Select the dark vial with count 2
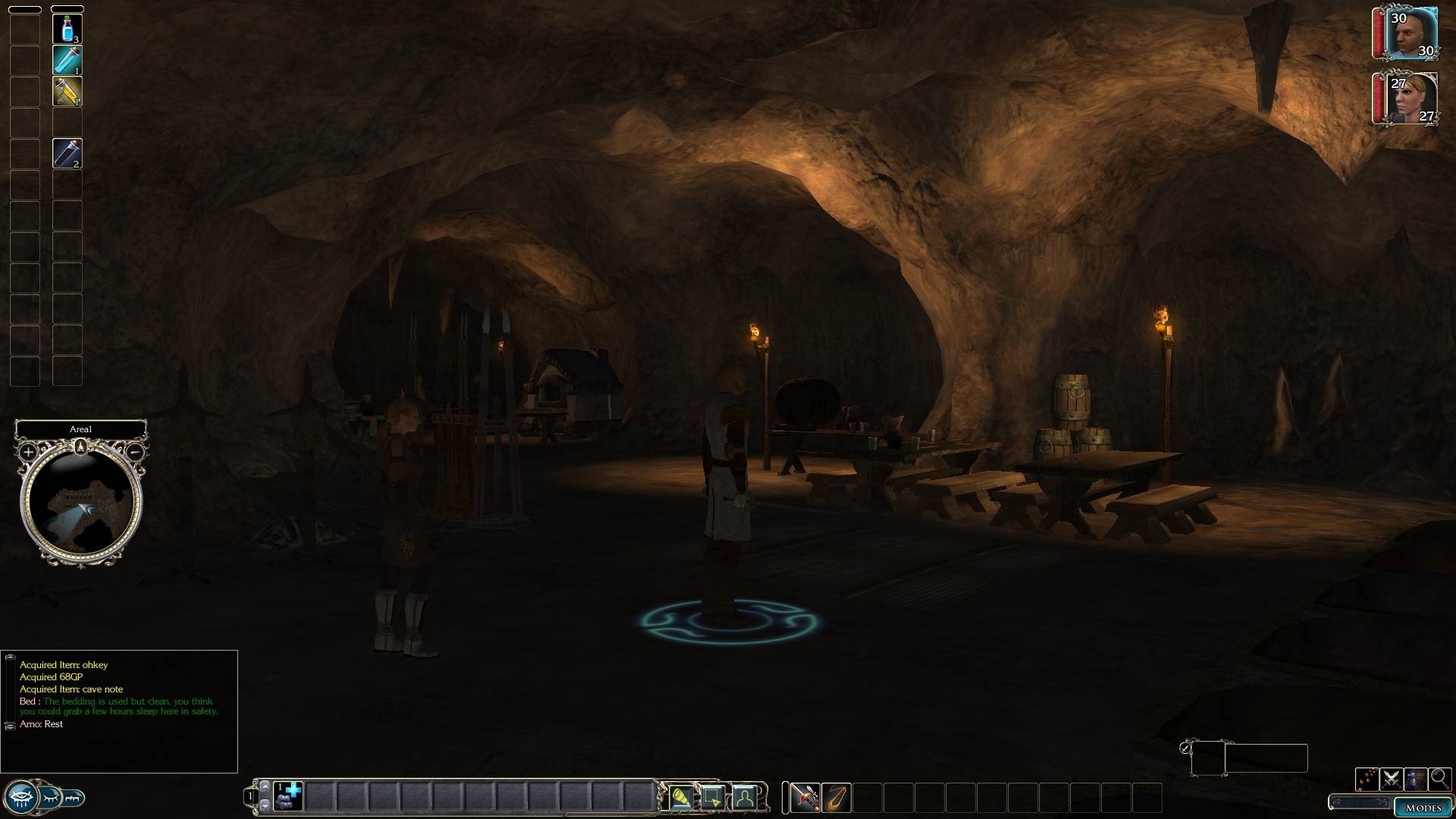Viewport: 1456px width, 819px height. coord(67,153)
